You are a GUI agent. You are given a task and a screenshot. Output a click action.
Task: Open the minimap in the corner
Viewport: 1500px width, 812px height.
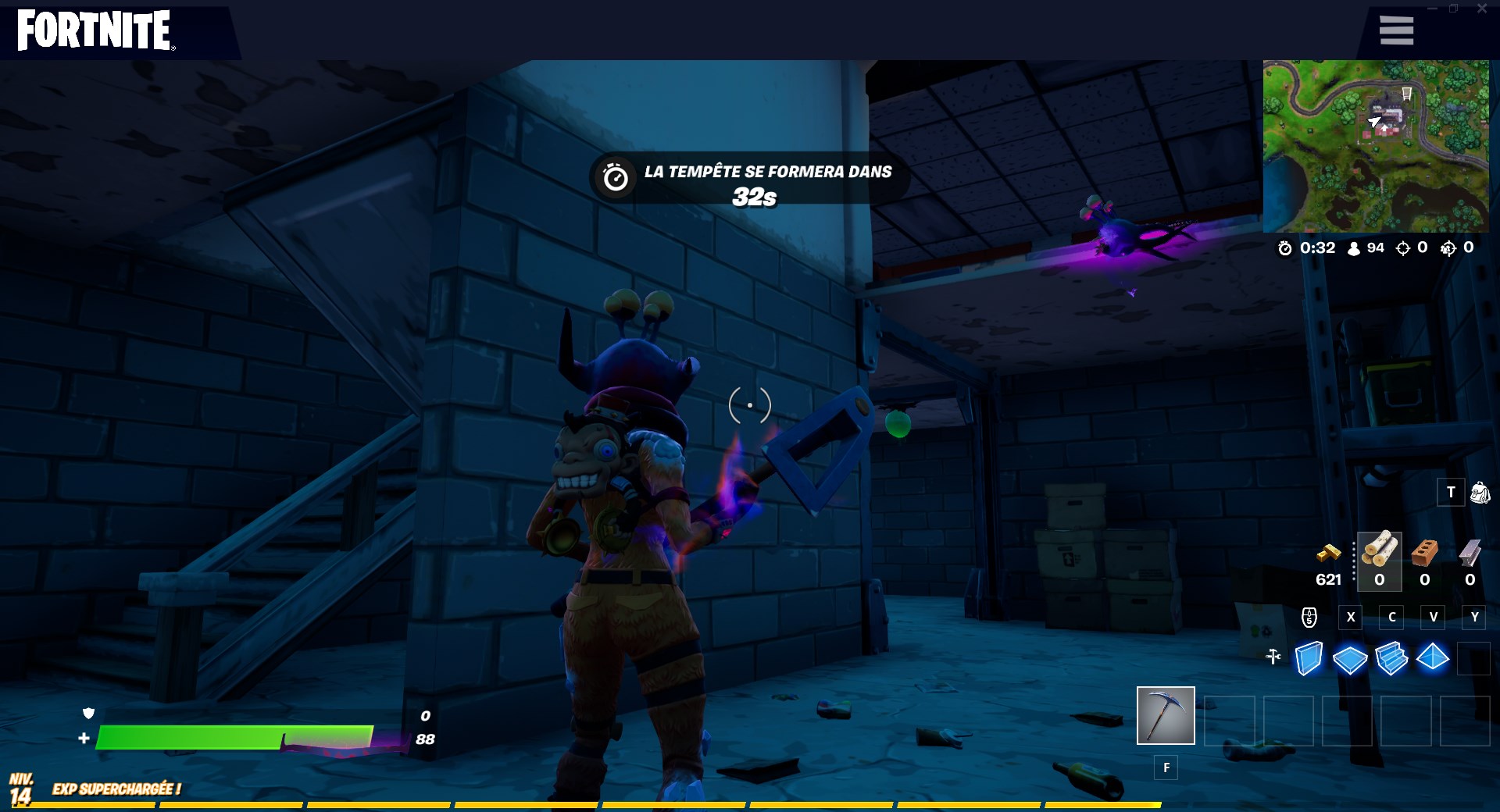point(1377,145)
